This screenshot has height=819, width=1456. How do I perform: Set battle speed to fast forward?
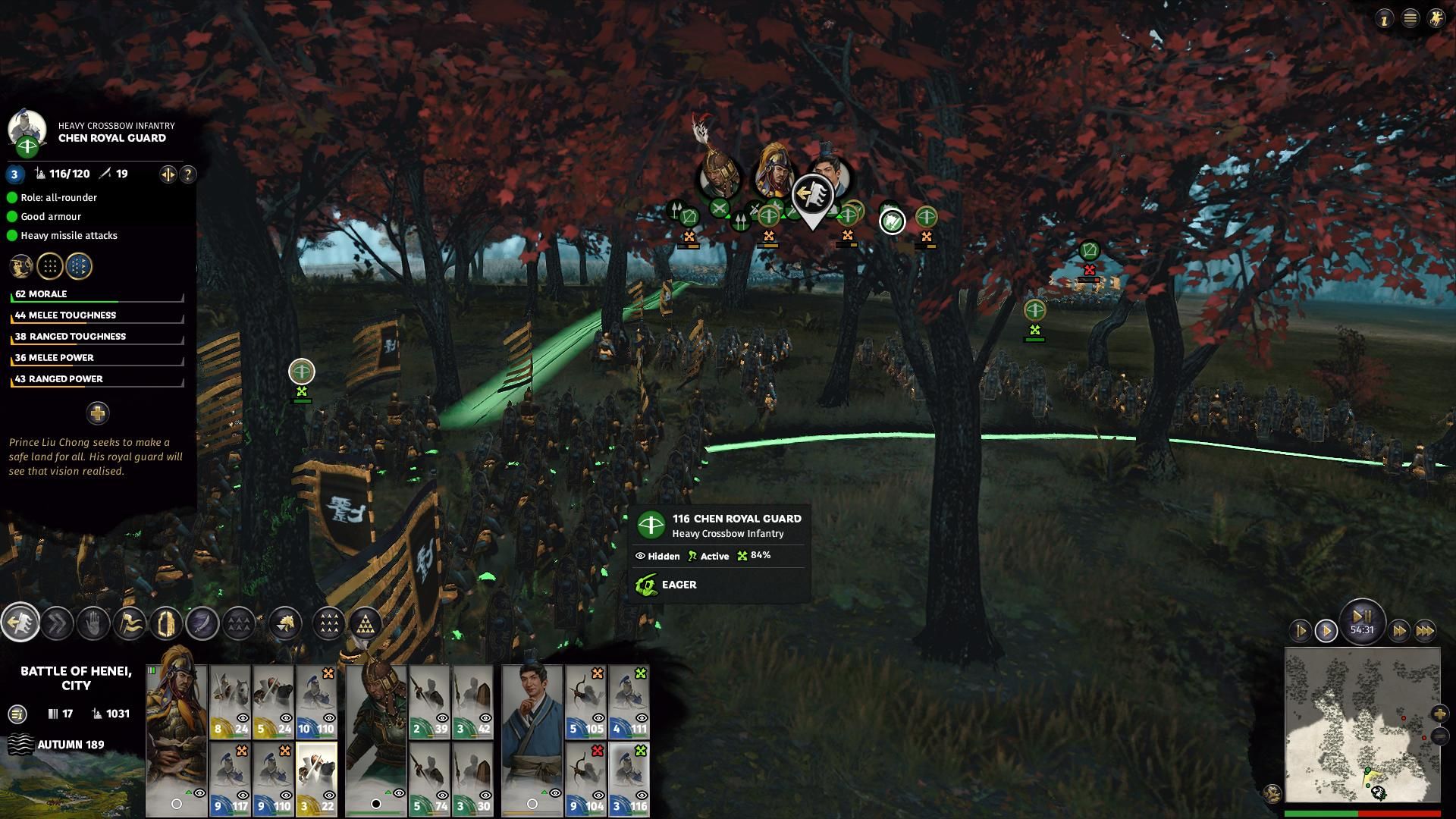click(1399, 630)
